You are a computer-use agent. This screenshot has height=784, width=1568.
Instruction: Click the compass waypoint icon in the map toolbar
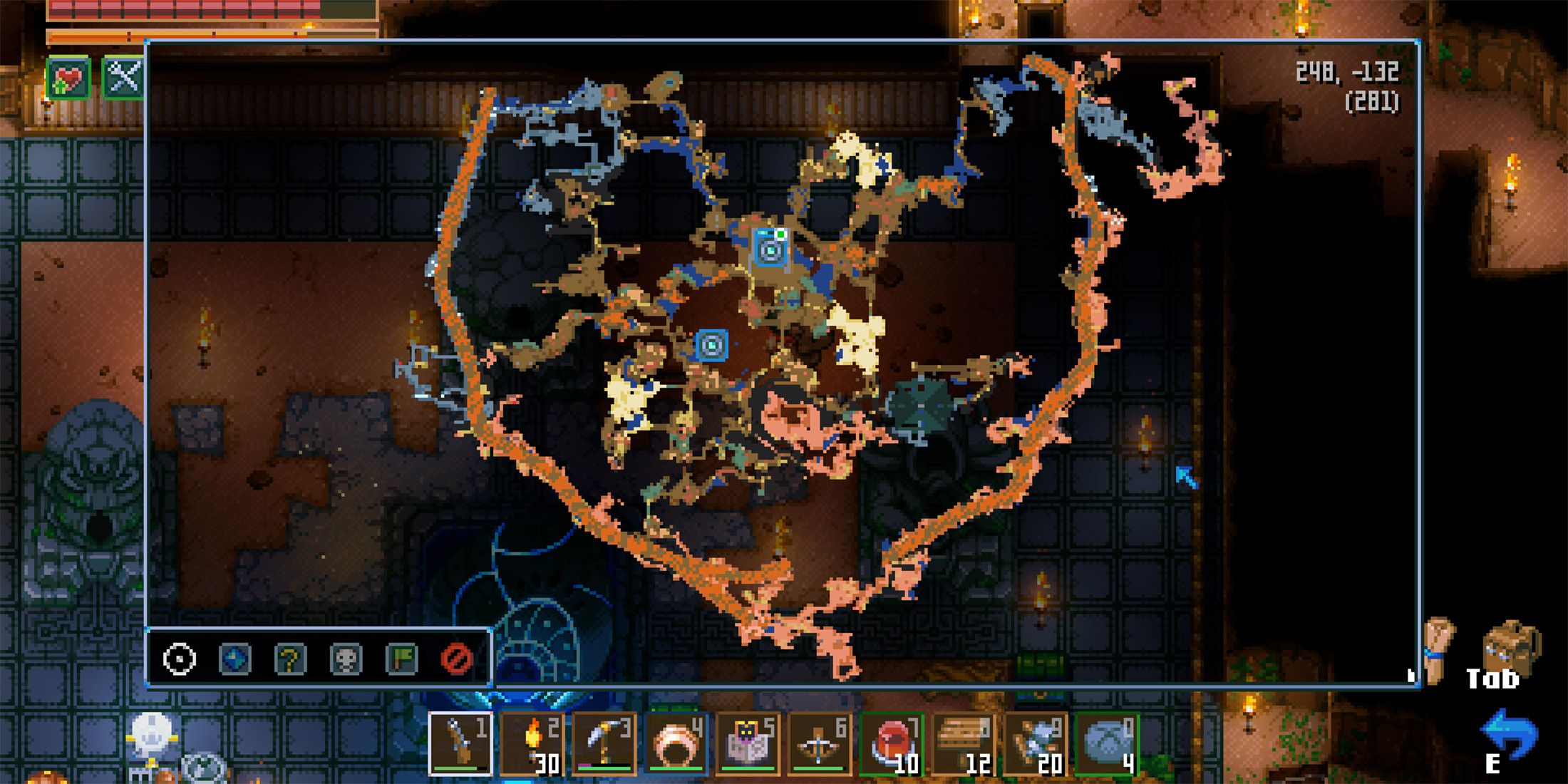coord(178,659)
